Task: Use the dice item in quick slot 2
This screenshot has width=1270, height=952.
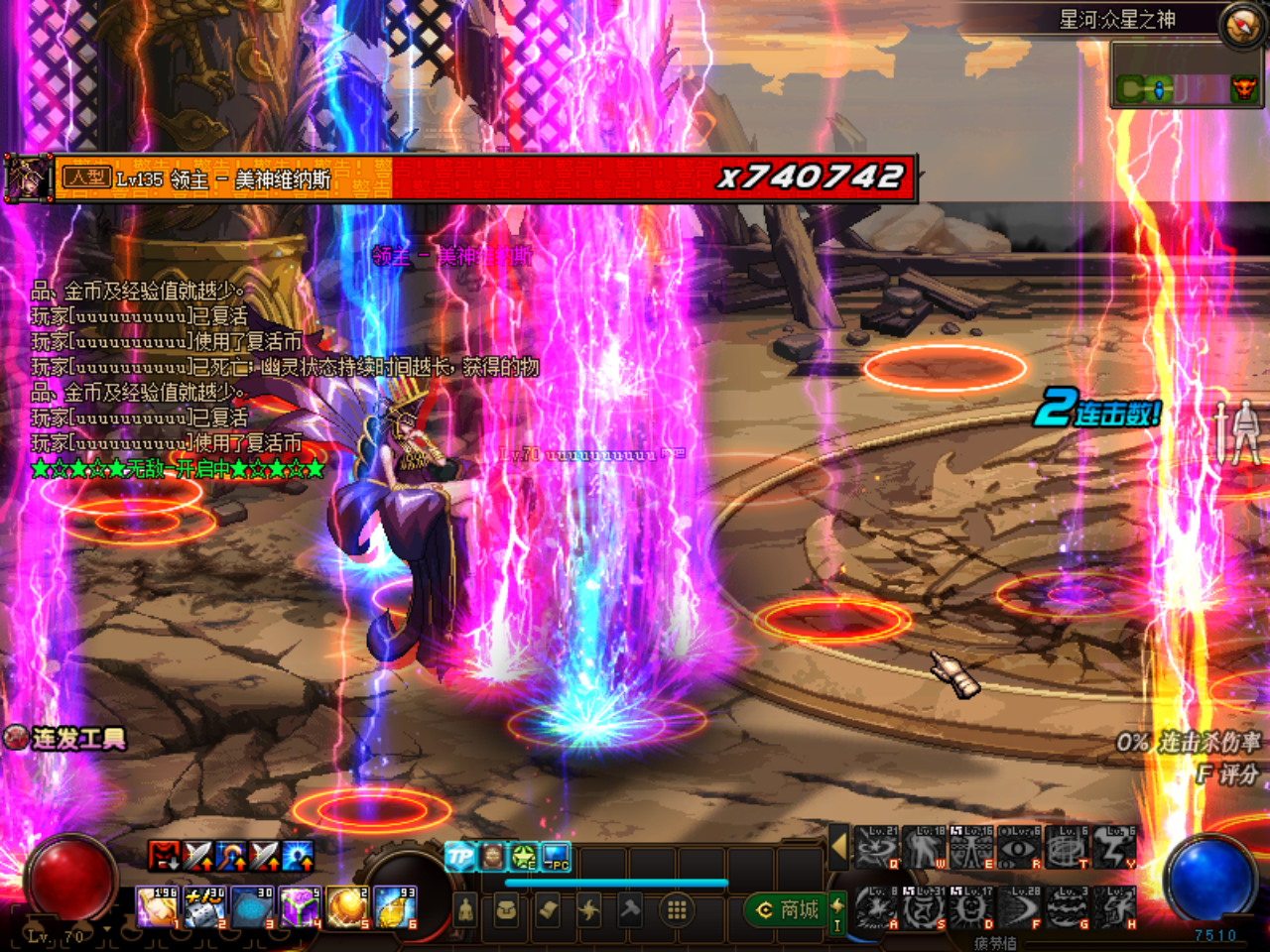Action: (x=204, y=907)
